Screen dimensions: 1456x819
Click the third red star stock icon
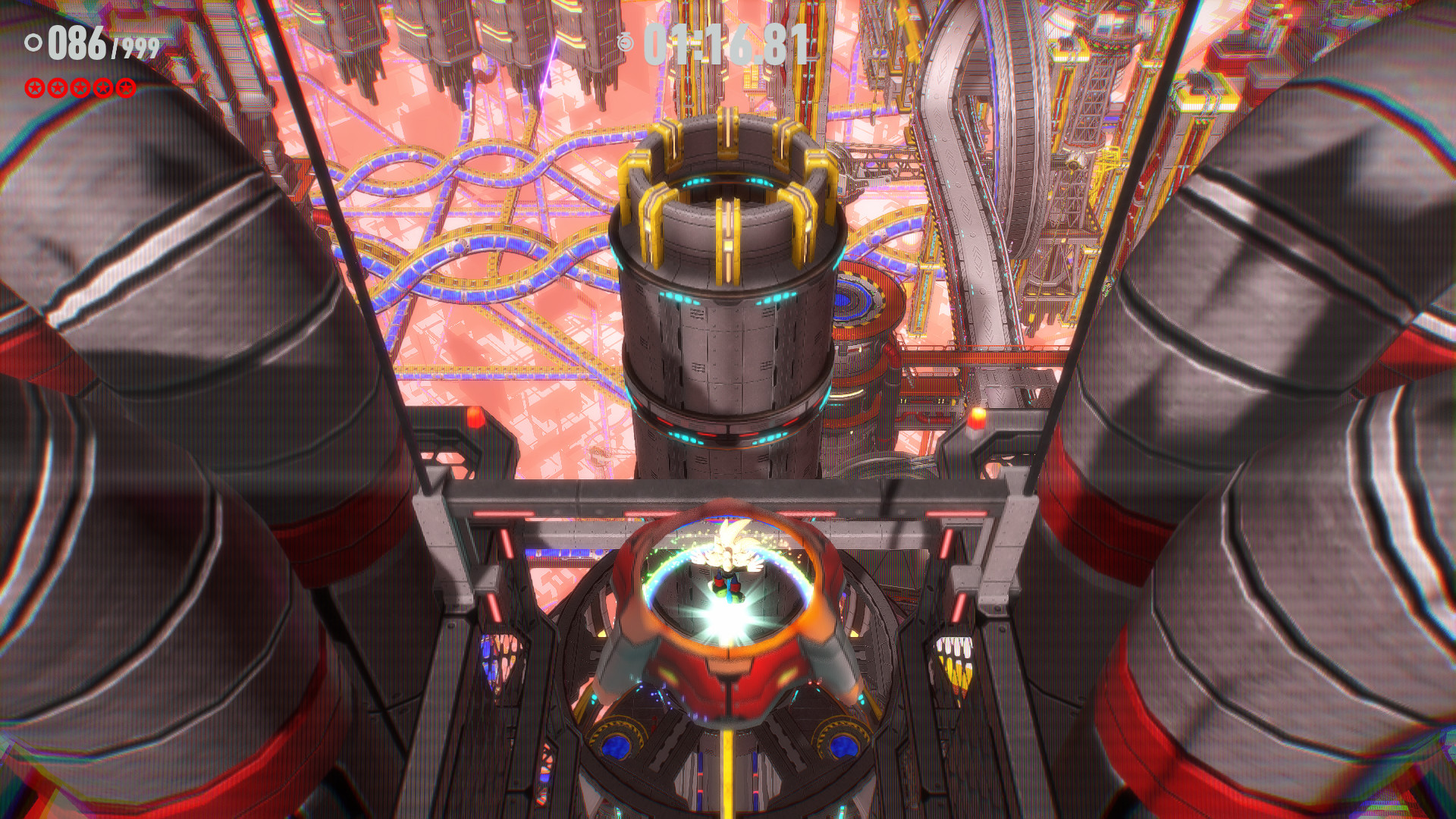[80, 87]
